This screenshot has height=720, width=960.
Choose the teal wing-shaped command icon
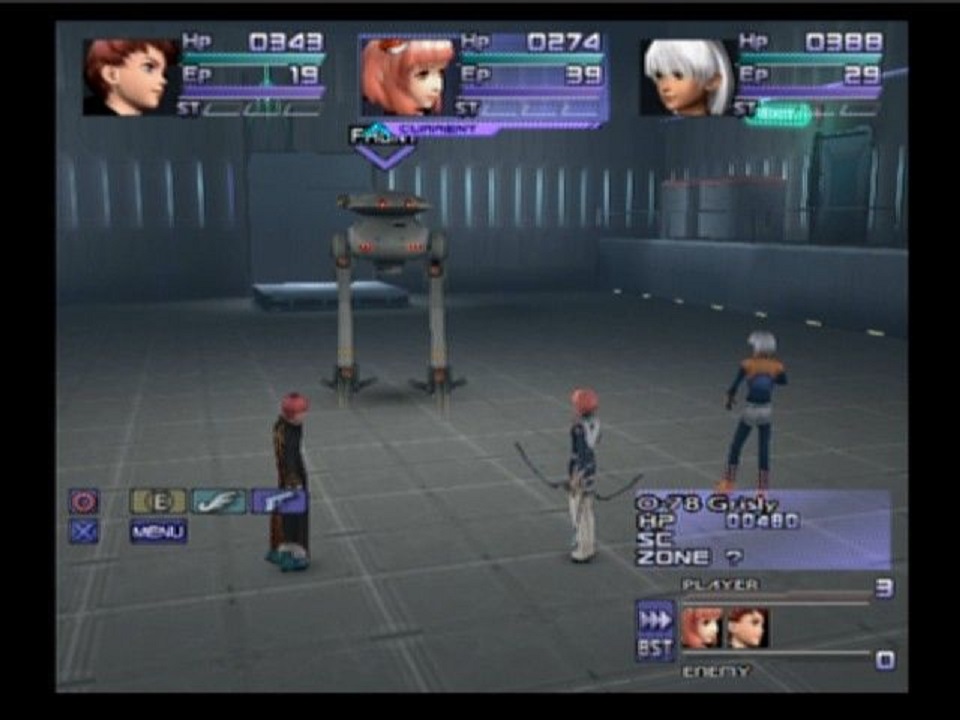click(218, 501)
